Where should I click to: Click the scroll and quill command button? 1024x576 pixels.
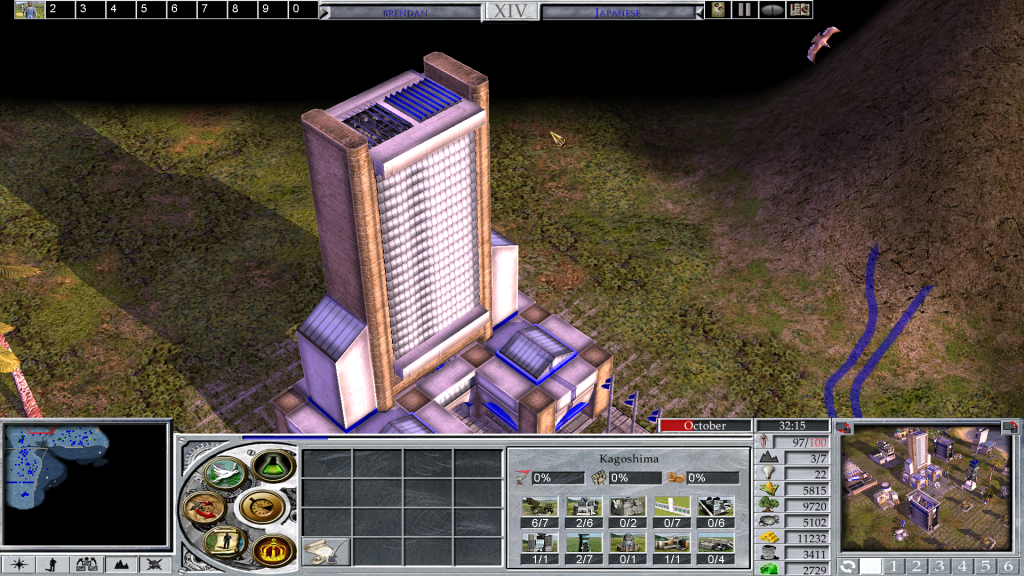tap(326, 550)
